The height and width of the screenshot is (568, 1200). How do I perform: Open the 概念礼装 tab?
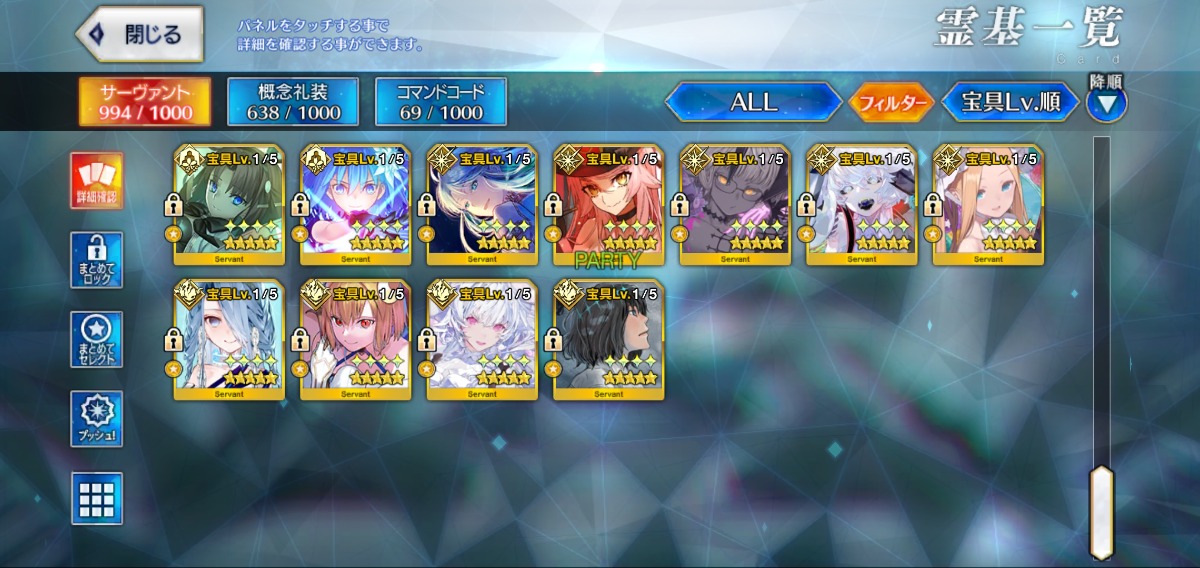293,102
